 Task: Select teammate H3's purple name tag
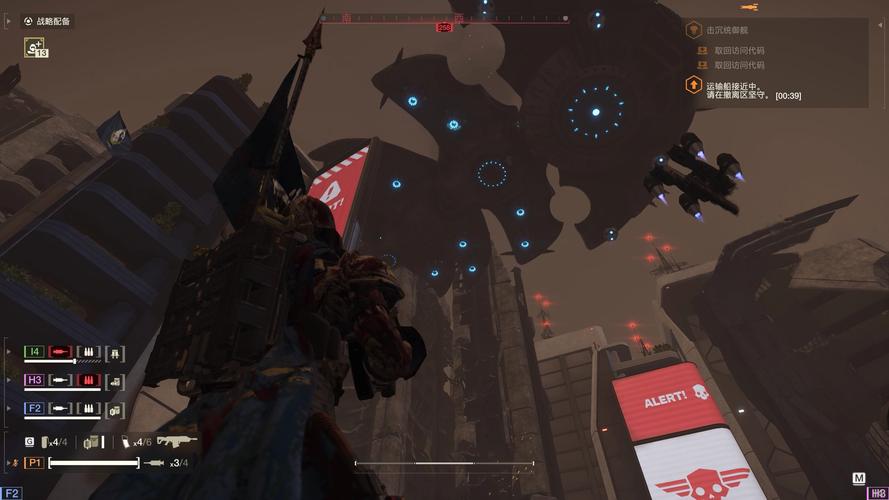[x=34, y=380]
